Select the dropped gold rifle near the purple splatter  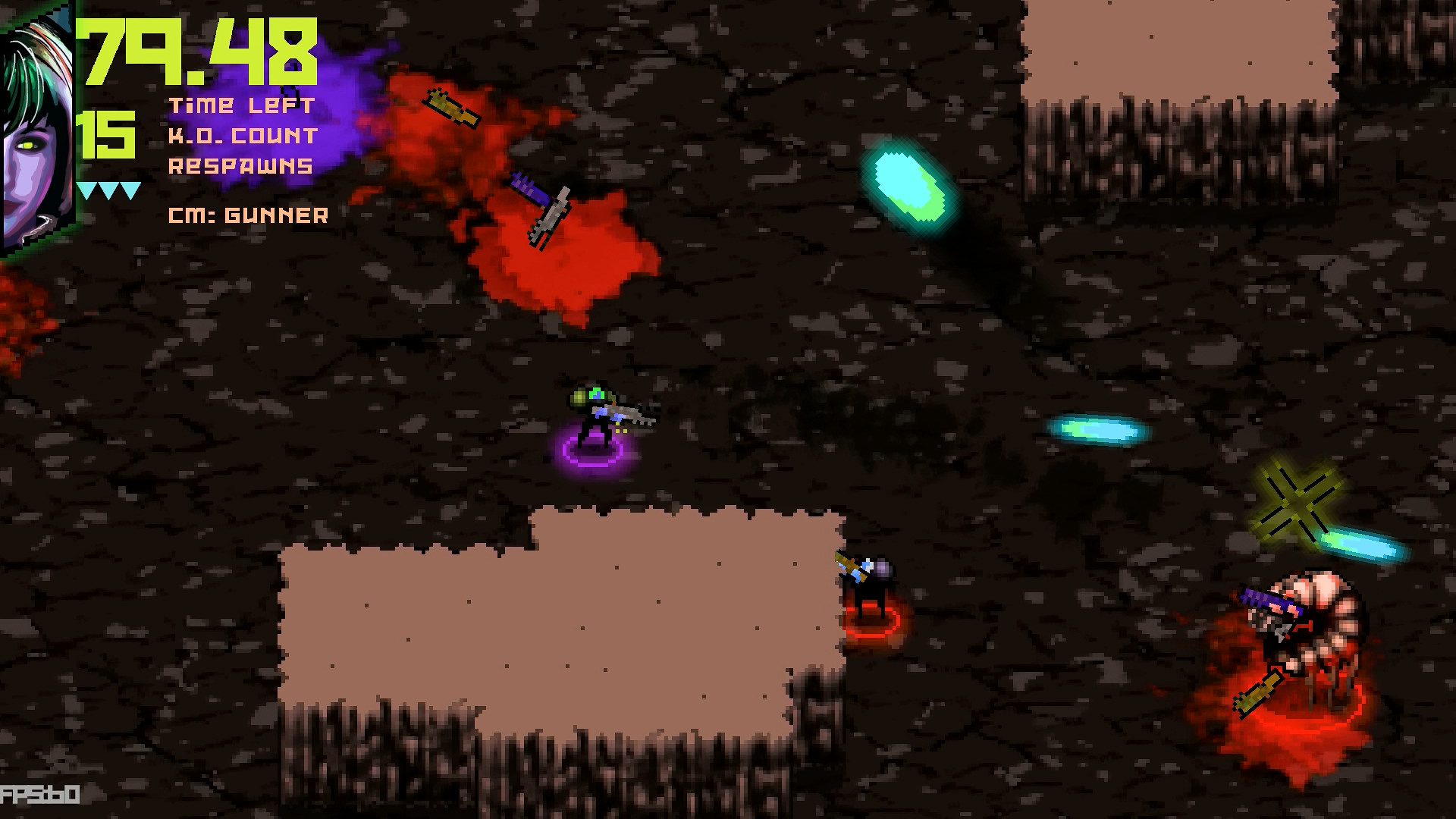451,106
